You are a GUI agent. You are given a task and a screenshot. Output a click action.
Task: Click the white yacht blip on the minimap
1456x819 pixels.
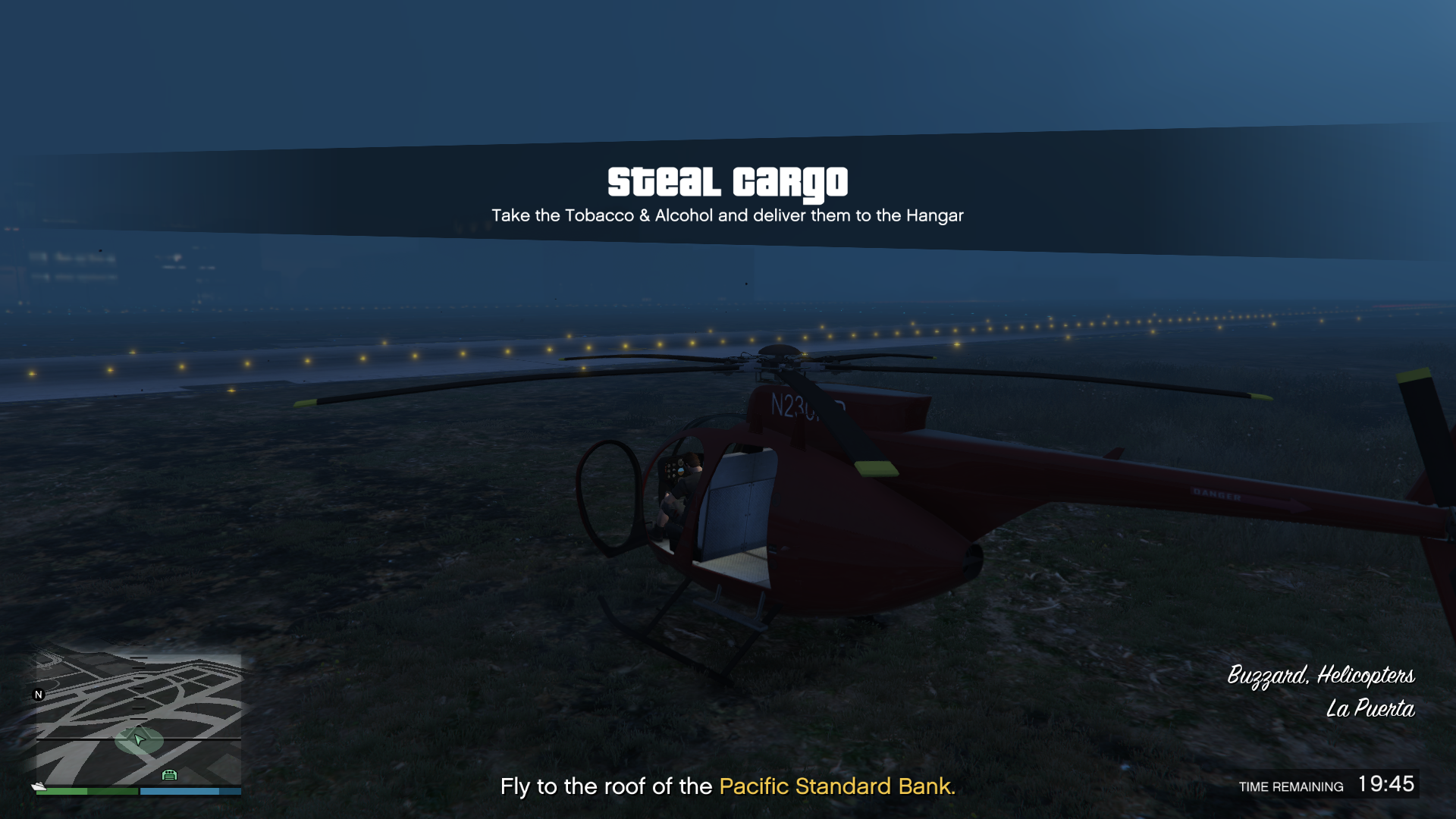(39, 786)
